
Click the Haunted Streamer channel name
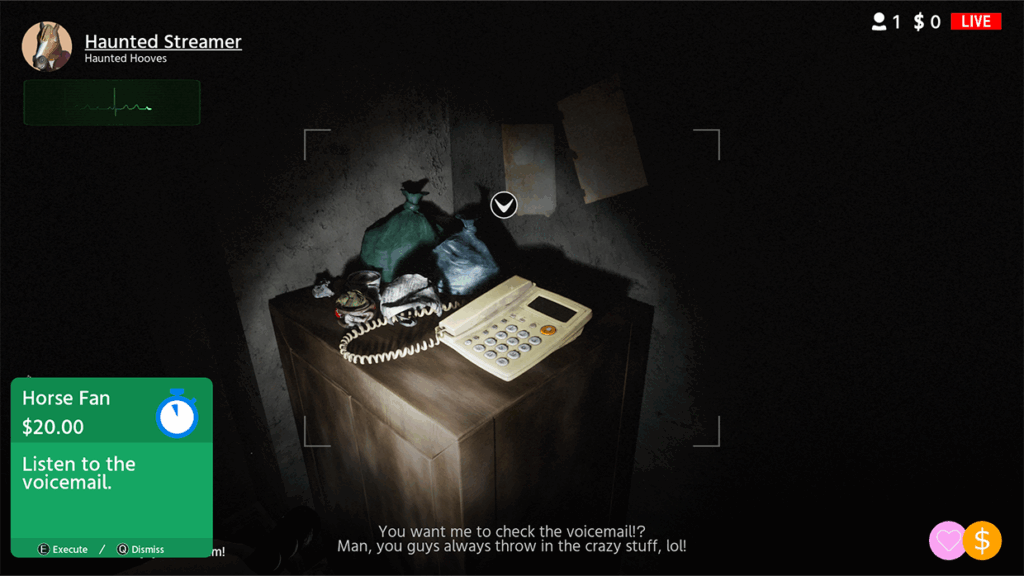163,41
